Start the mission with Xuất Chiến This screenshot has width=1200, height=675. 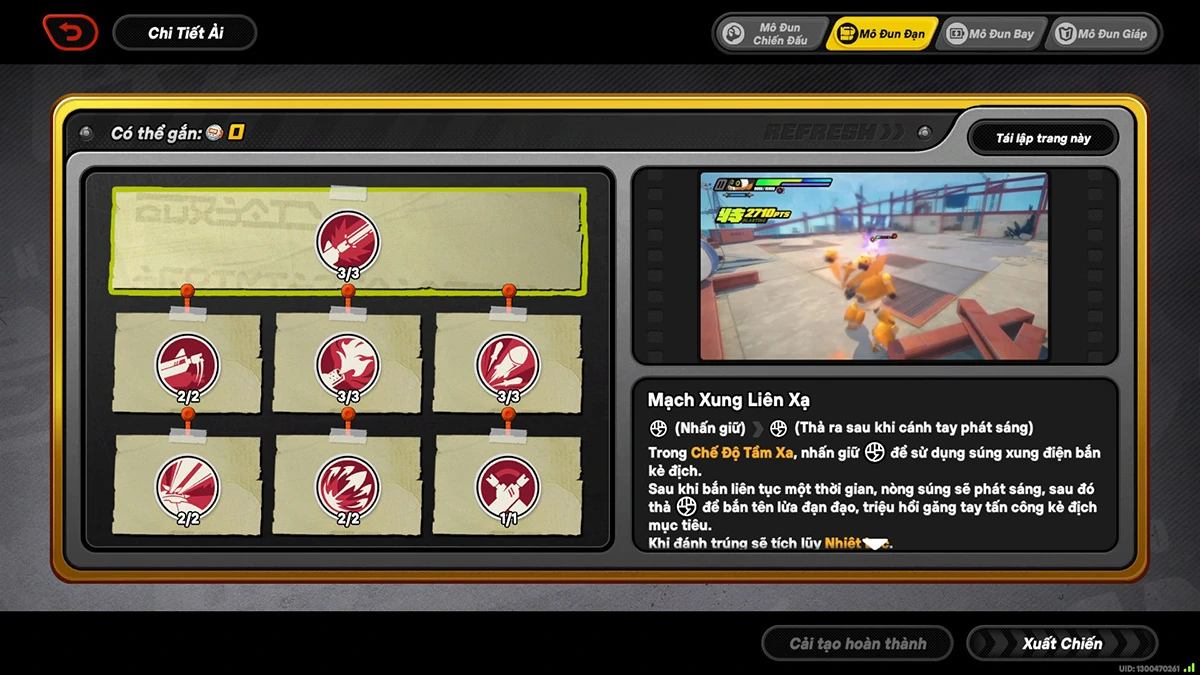[x=1061, y=644]
